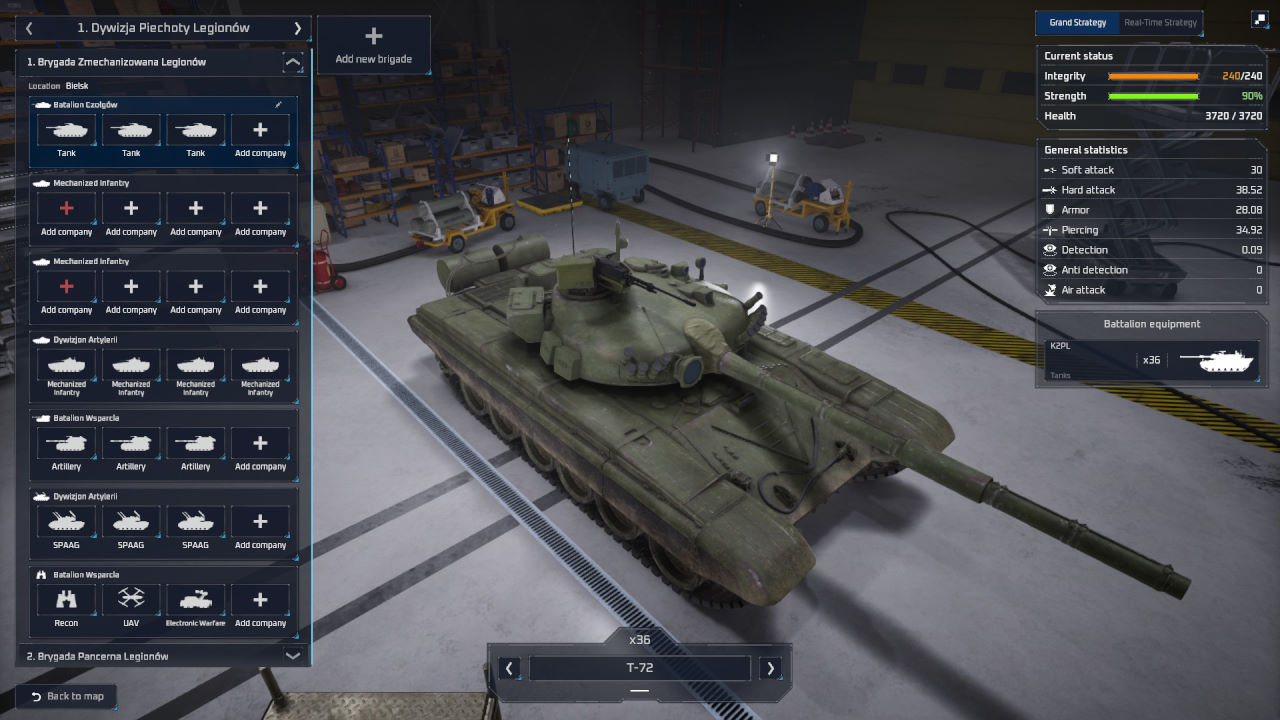Go to the previous division

point(29,29)
